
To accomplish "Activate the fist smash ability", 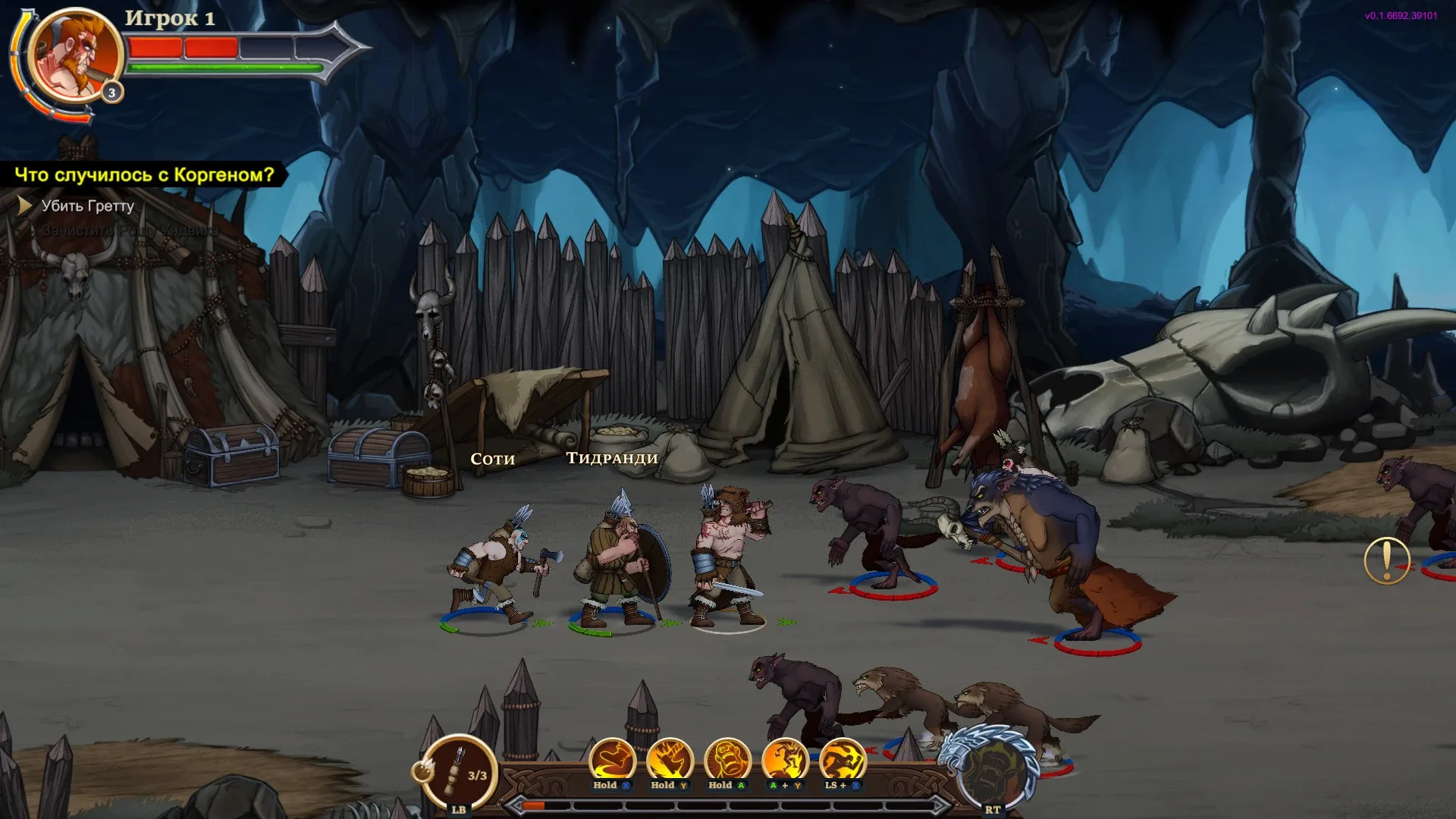I will 670,760.
